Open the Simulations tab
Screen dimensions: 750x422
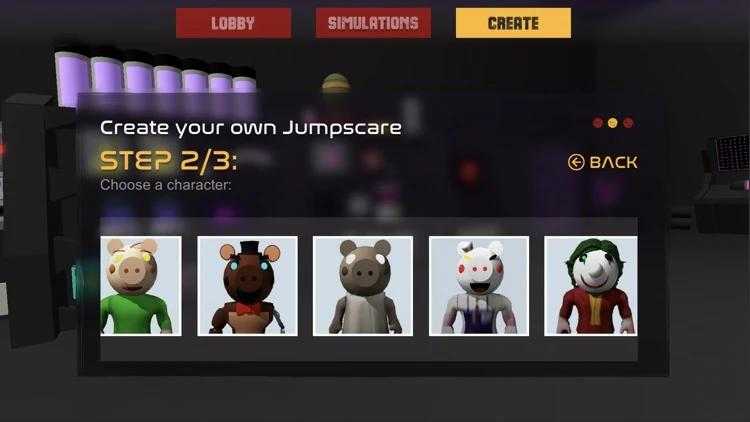(373, 23)
